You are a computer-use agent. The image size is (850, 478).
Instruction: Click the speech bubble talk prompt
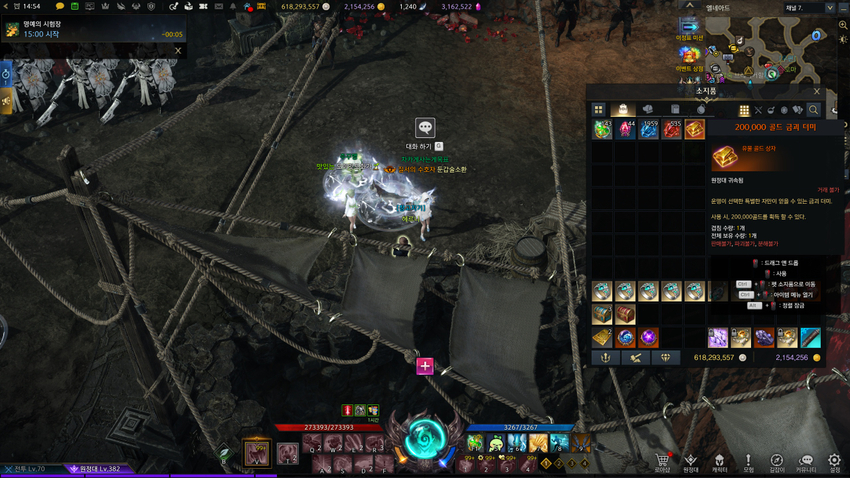point(425,128)
